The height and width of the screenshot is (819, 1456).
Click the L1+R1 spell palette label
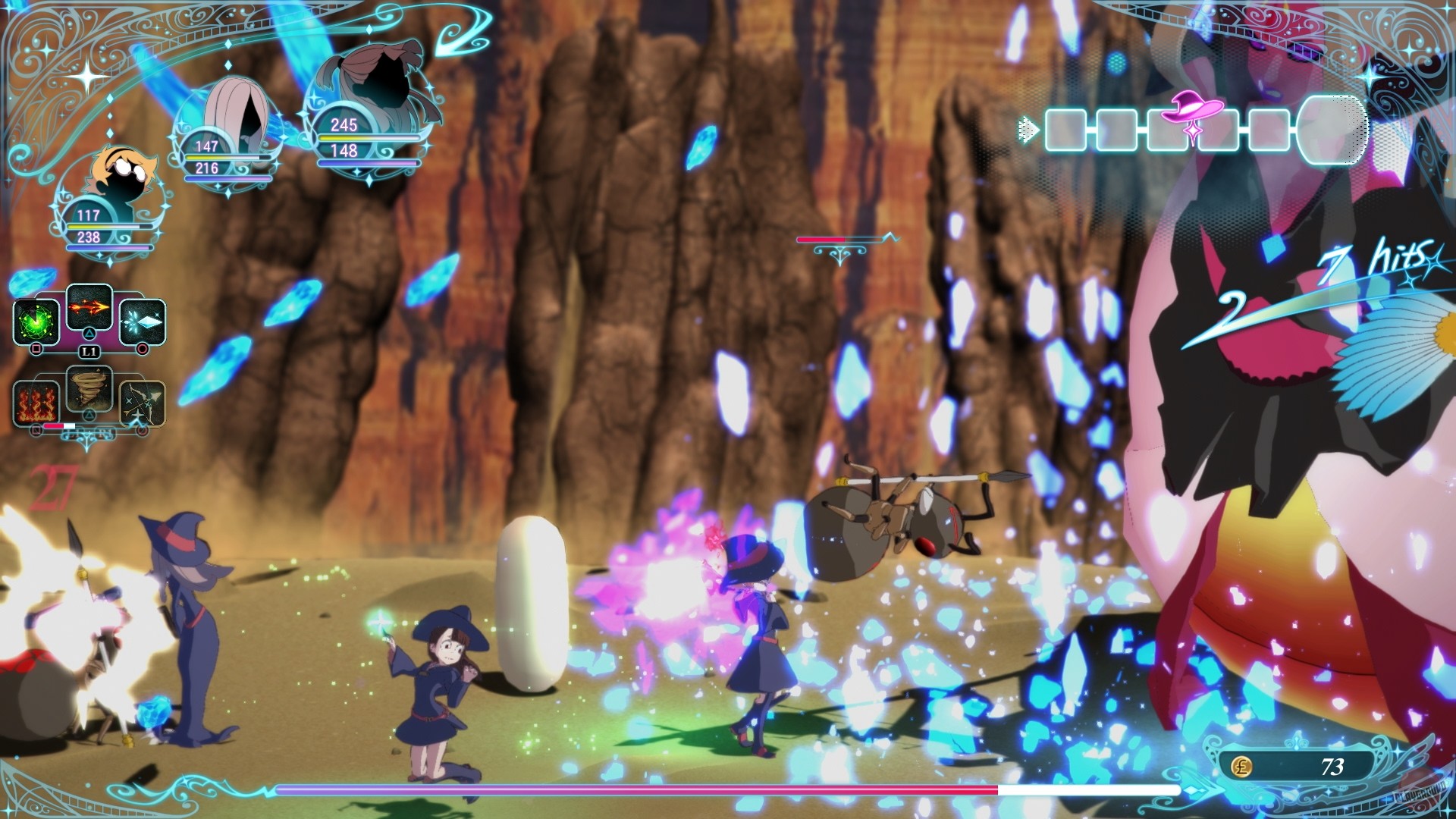click(89, 432)
